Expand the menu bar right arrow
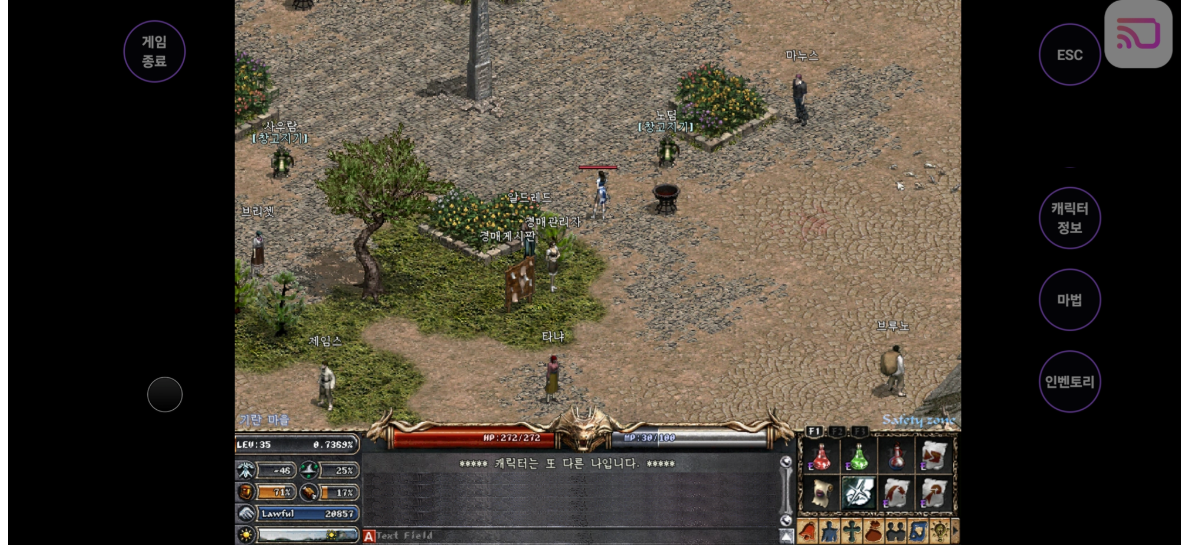 coord(955,531)
